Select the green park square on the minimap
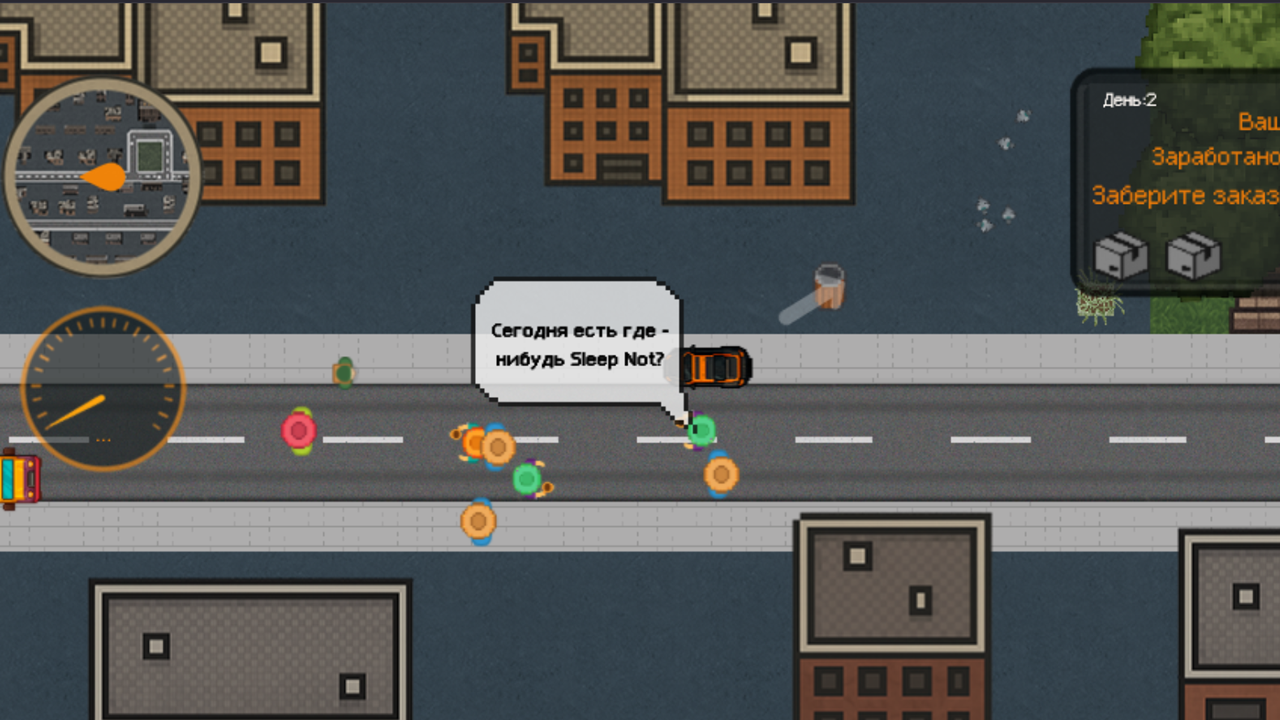The width and height of the screenshot is (1280, 720). (148, 155)
